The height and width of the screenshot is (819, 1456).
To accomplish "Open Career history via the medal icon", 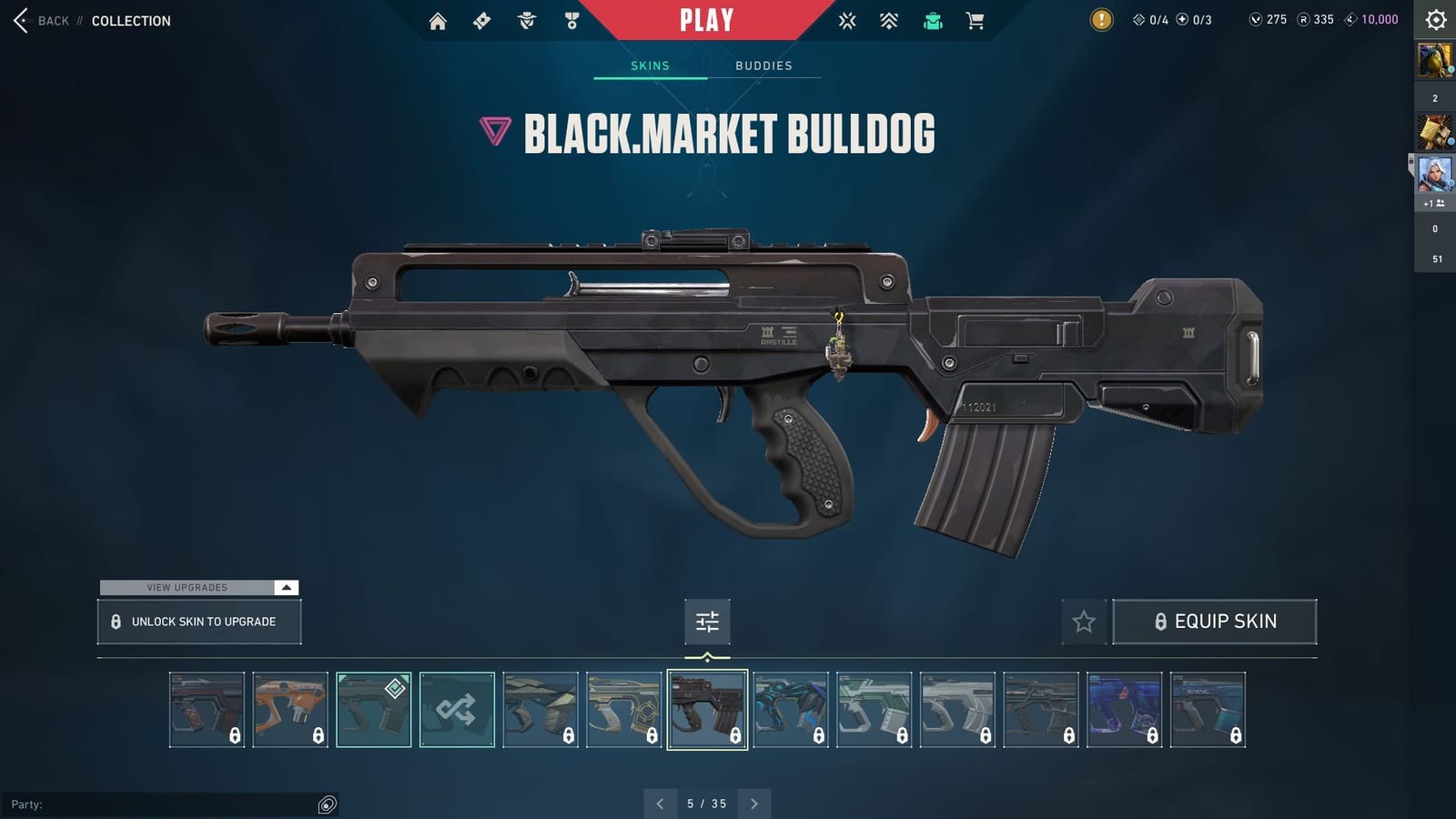I will pos(571,20).
